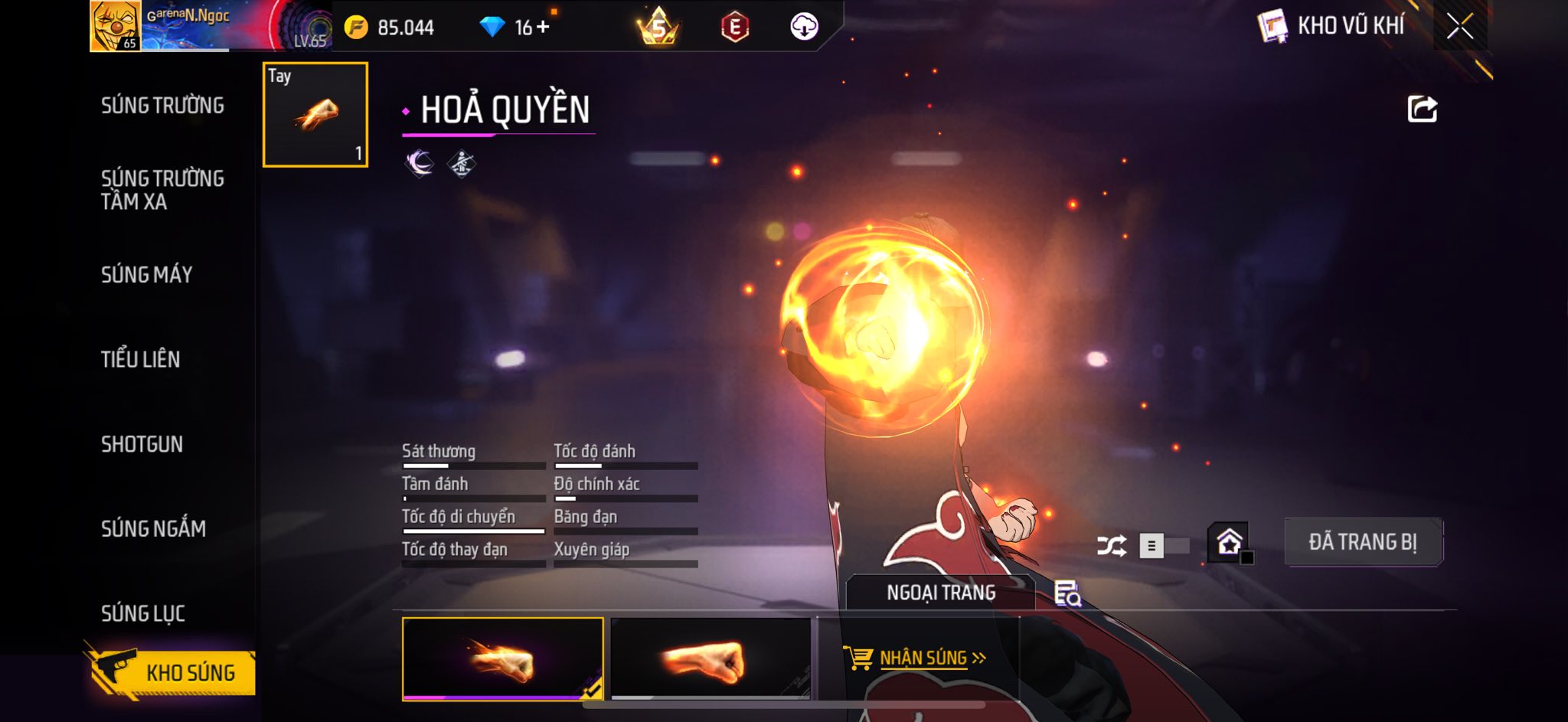Open the Súng Lục category
Image resolution: width=1568 pixels, height=722 pixels.
coord(143,613)
